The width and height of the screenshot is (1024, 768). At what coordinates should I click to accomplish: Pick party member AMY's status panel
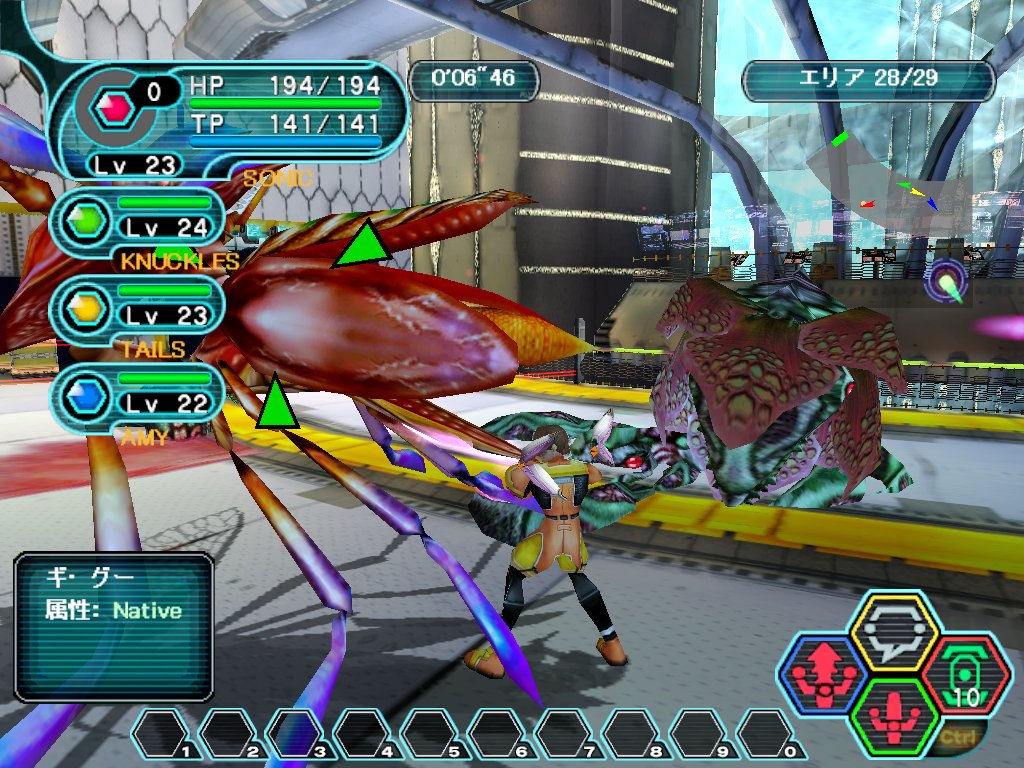pyautogui.click(x=137, y=397)
